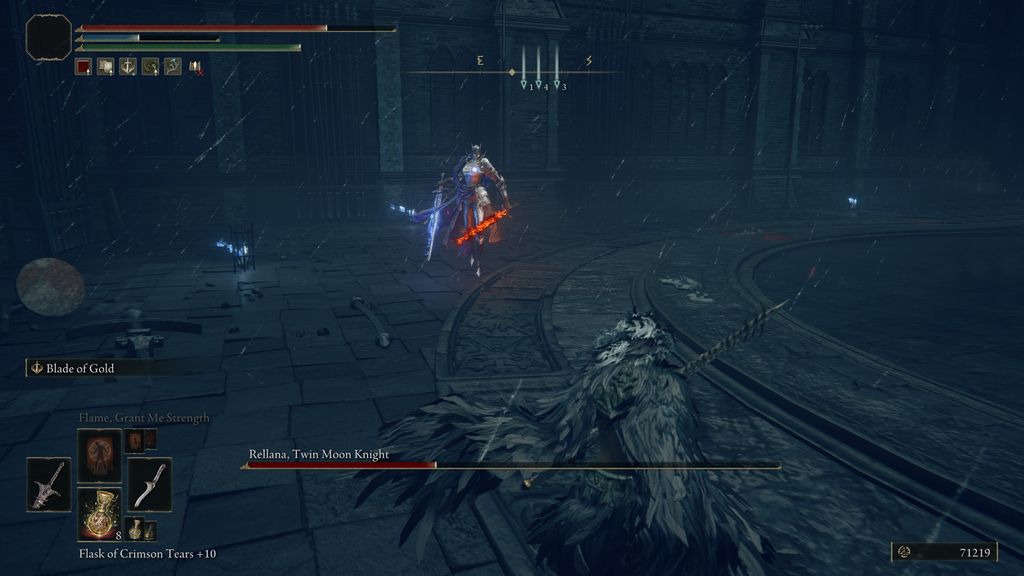Image resolution: width=1024 pixels, height=576 pixels.
Task: Click the compass bar at the top
Action: point(512,72)
